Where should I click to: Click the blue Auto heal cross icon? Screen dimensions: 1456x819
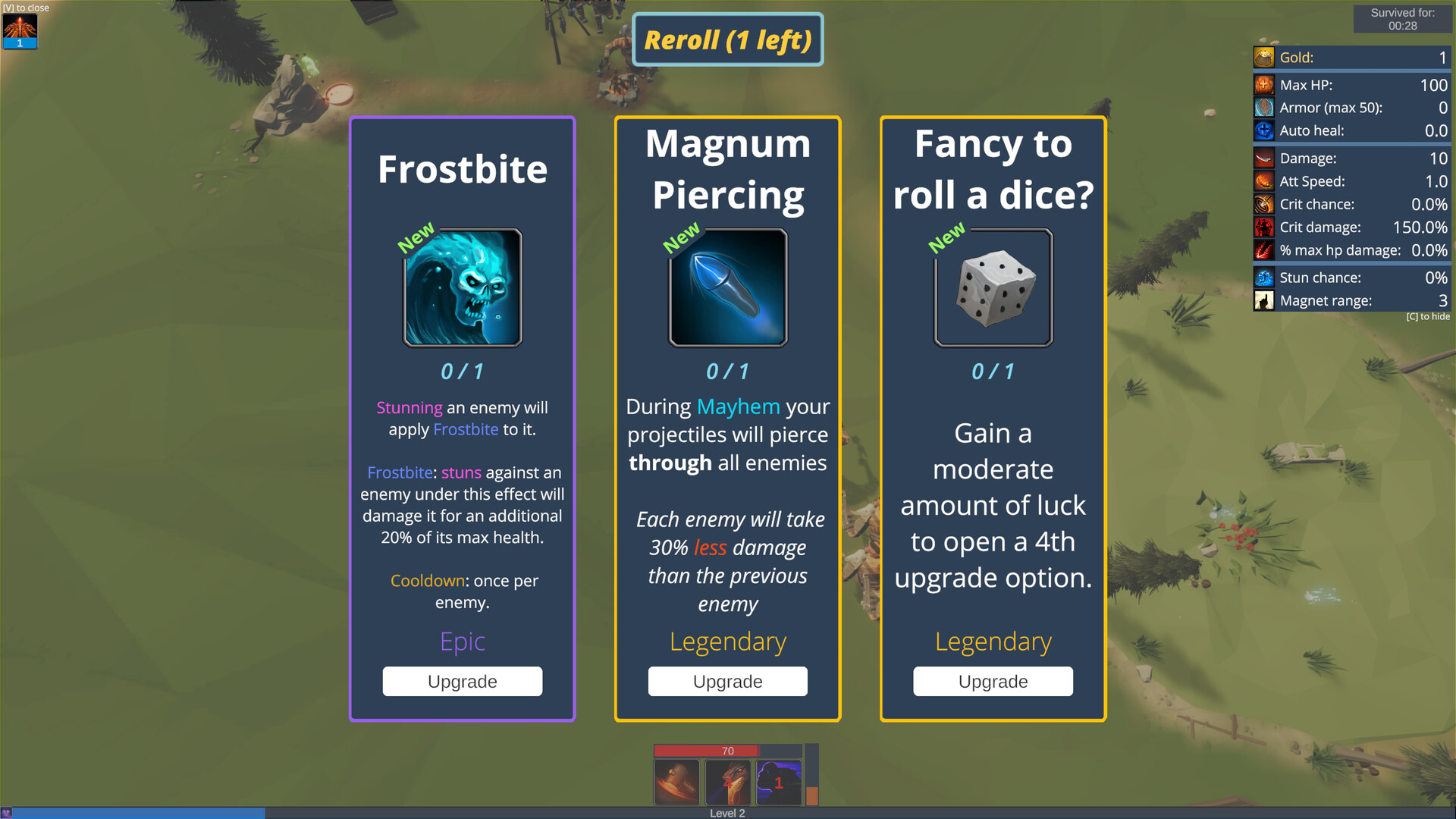[1263, 130]
